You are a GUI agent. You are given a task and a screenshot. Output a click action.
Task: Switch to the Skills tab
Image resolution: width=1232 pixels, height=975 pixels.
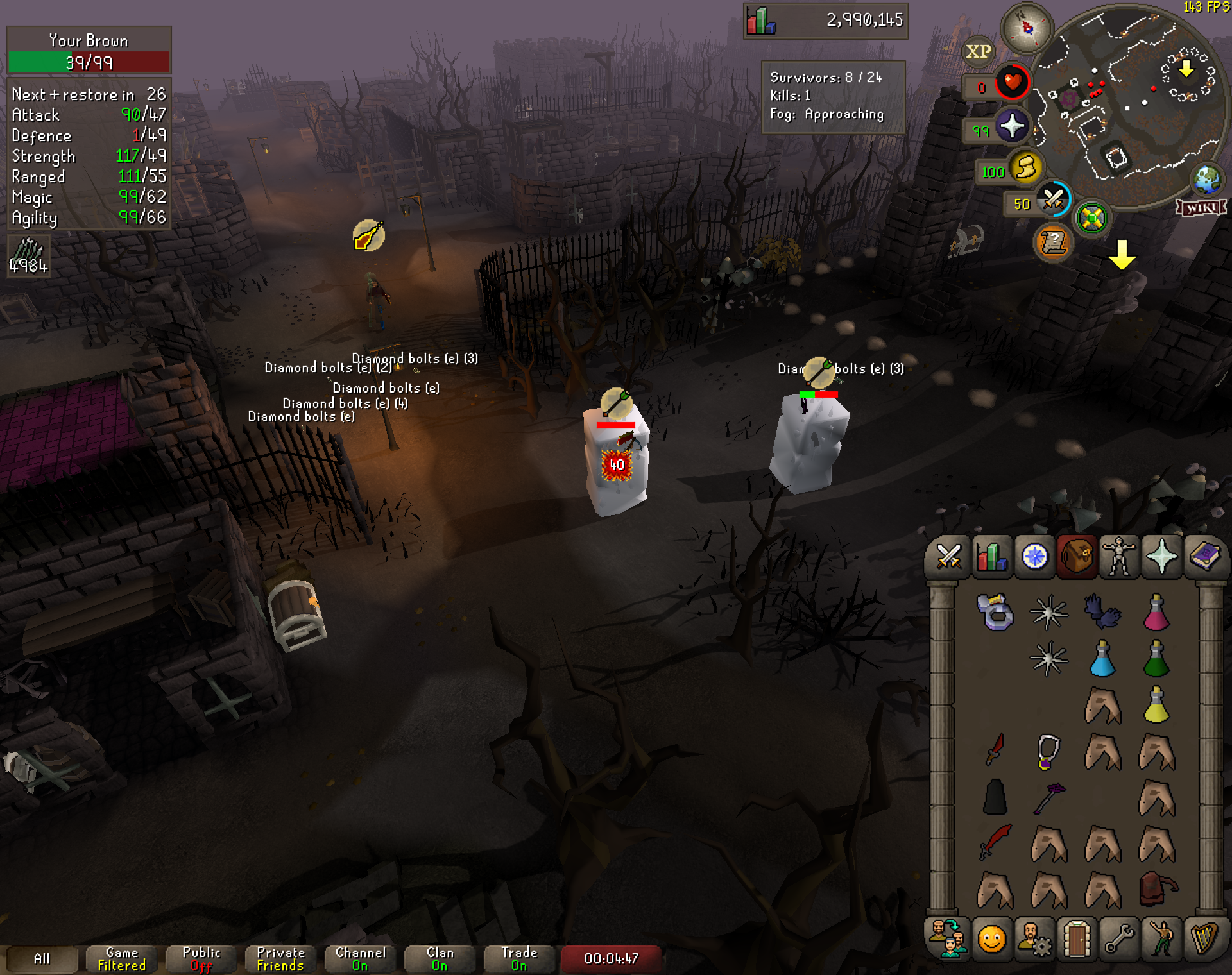pyautogui.click(x=991, y=557)
